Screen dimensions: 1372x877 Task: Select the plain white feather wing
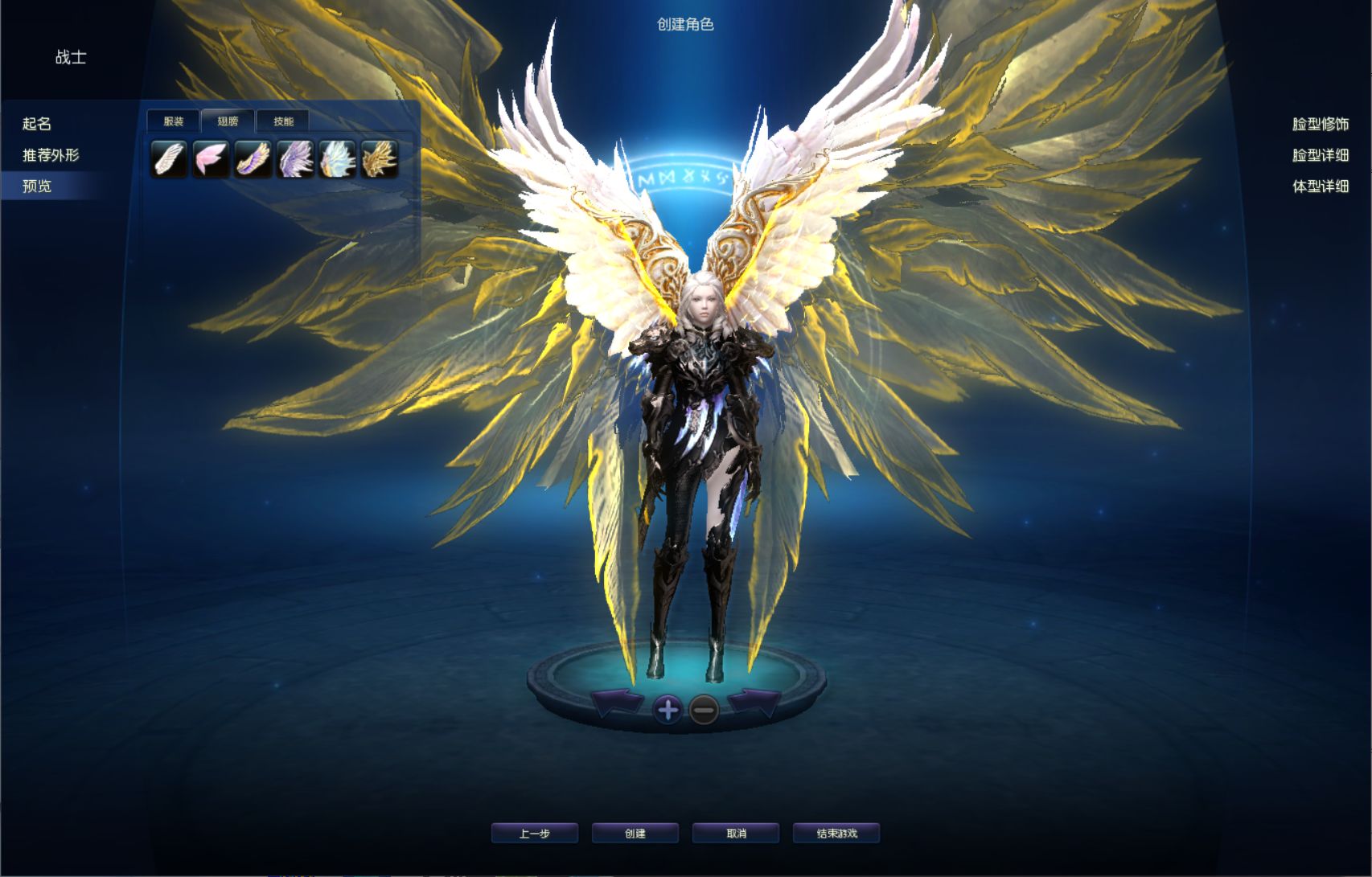169,158
